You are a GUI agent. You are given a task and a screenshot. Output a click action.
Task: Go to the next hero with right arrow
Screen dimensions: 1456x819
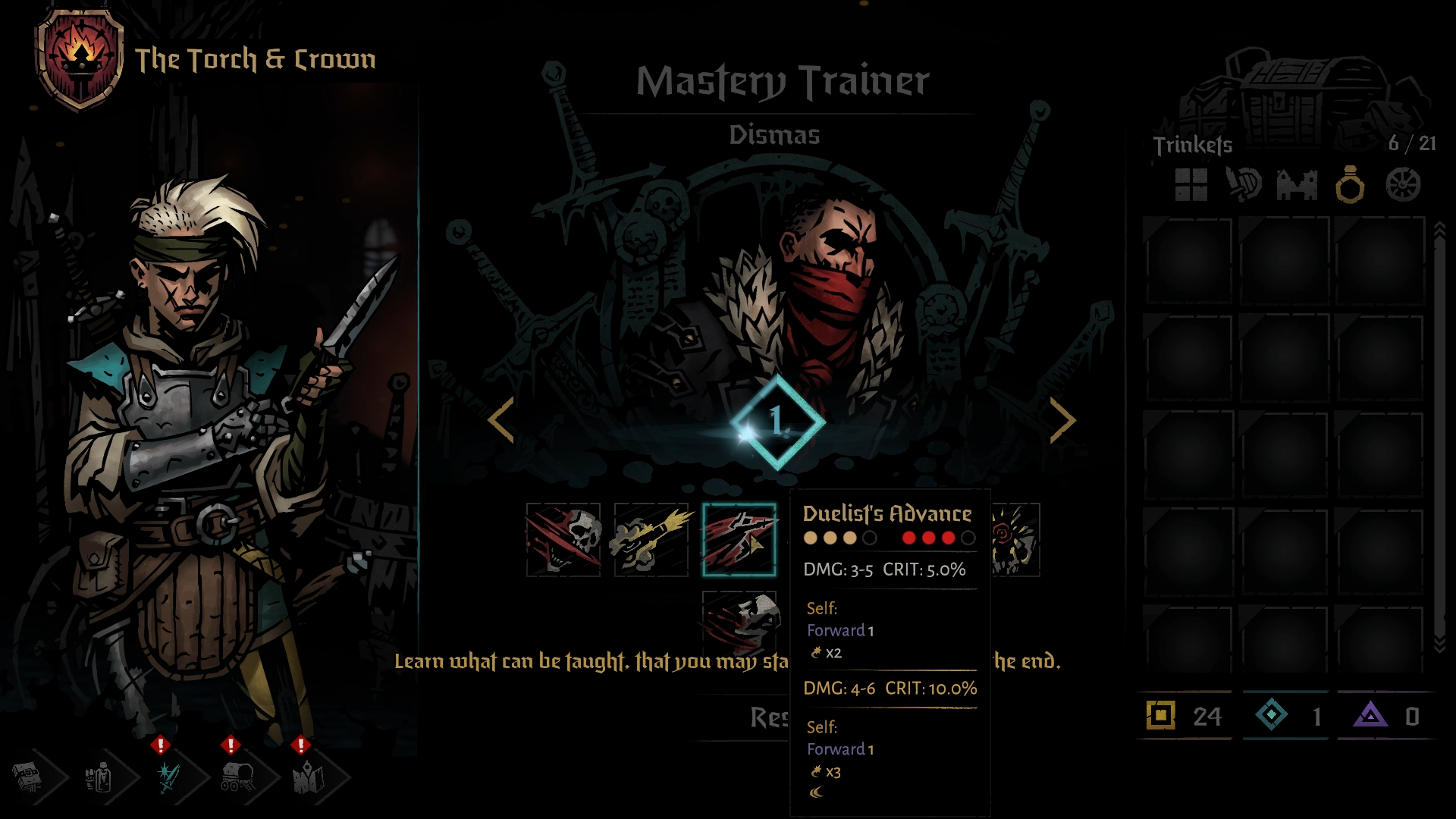pyautogui.click(x=1062, y=419)
